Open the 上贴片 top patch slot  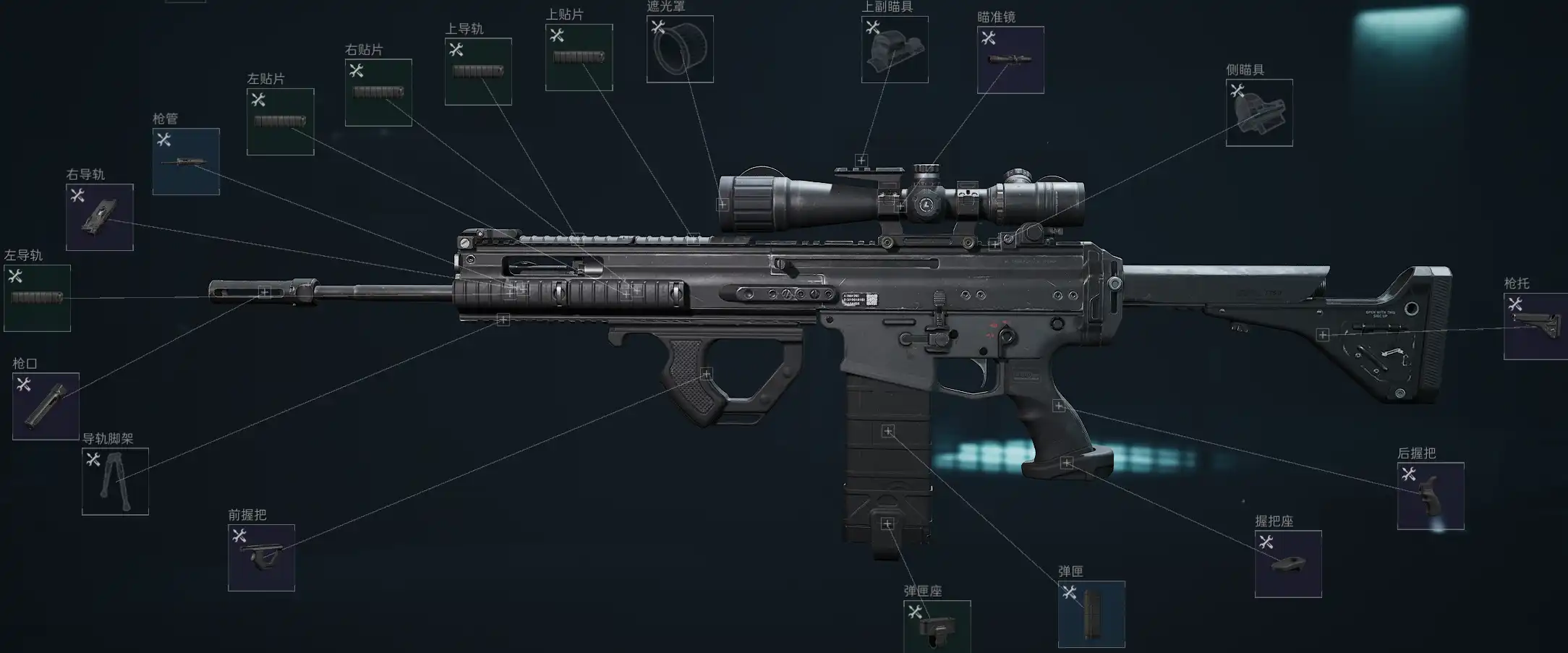pos(579,57)
